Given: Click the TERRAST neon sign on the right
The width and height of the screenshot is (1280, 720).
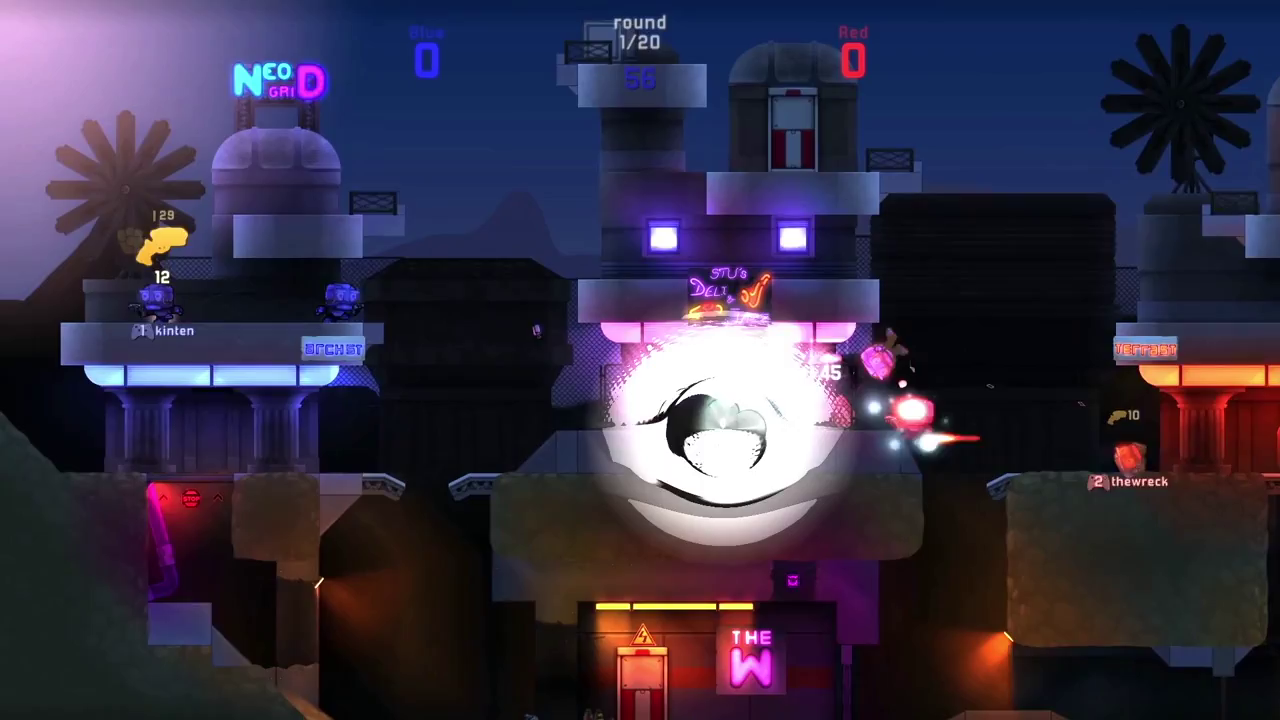Looking at the screenshot, I should tap(1148, 348).
